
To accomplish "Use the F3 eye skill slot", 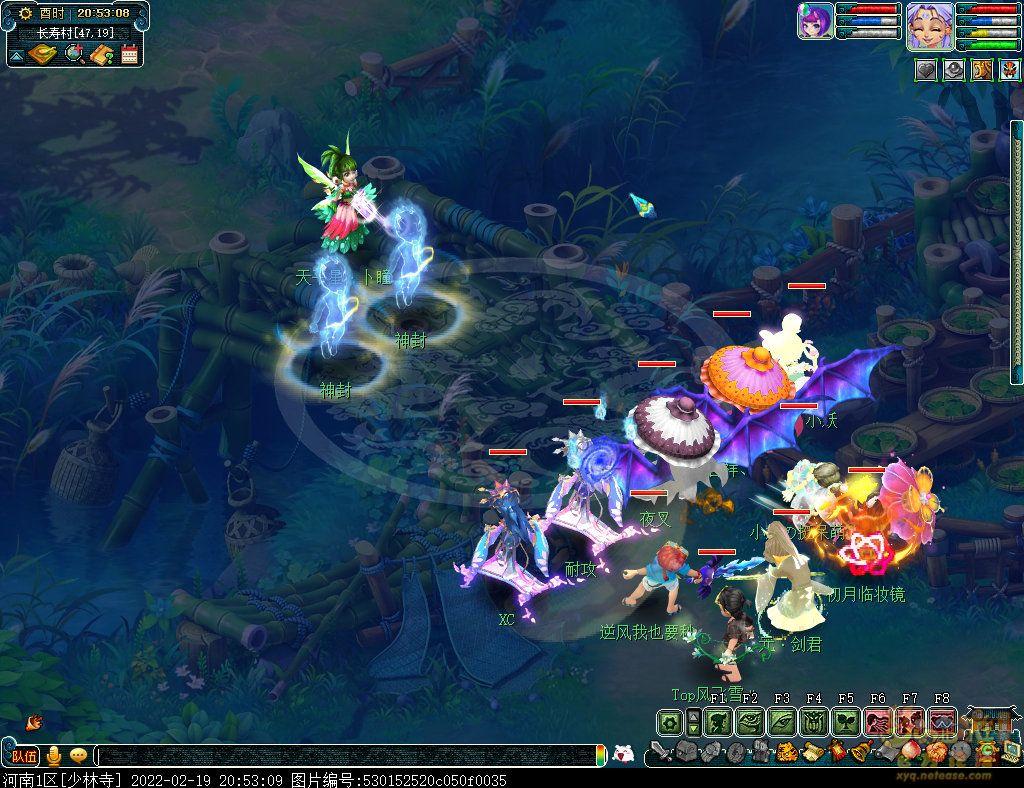I will pyautogui.click(x=781, y=721).
